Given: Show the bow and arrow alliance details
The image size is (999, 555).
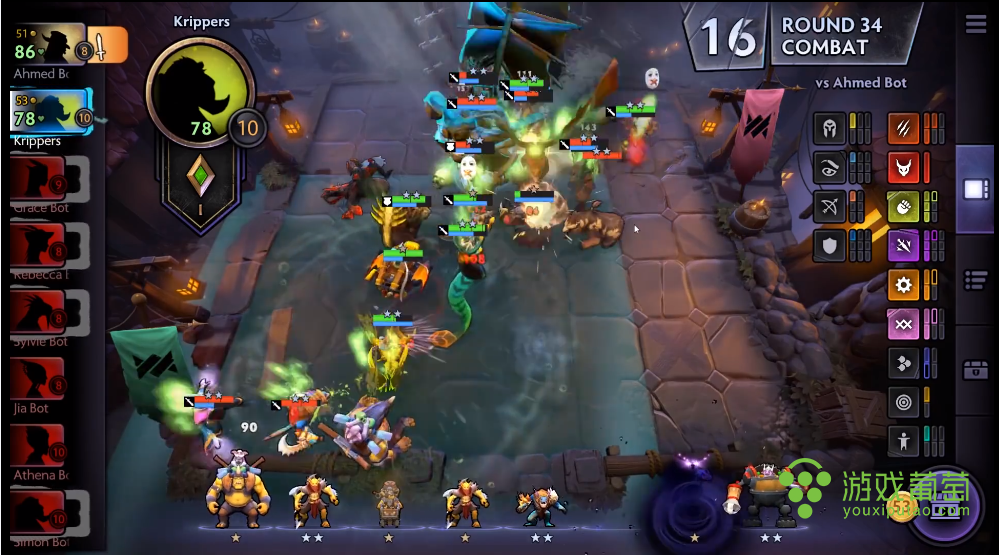Looking at the screenshot, I should 829,207.
